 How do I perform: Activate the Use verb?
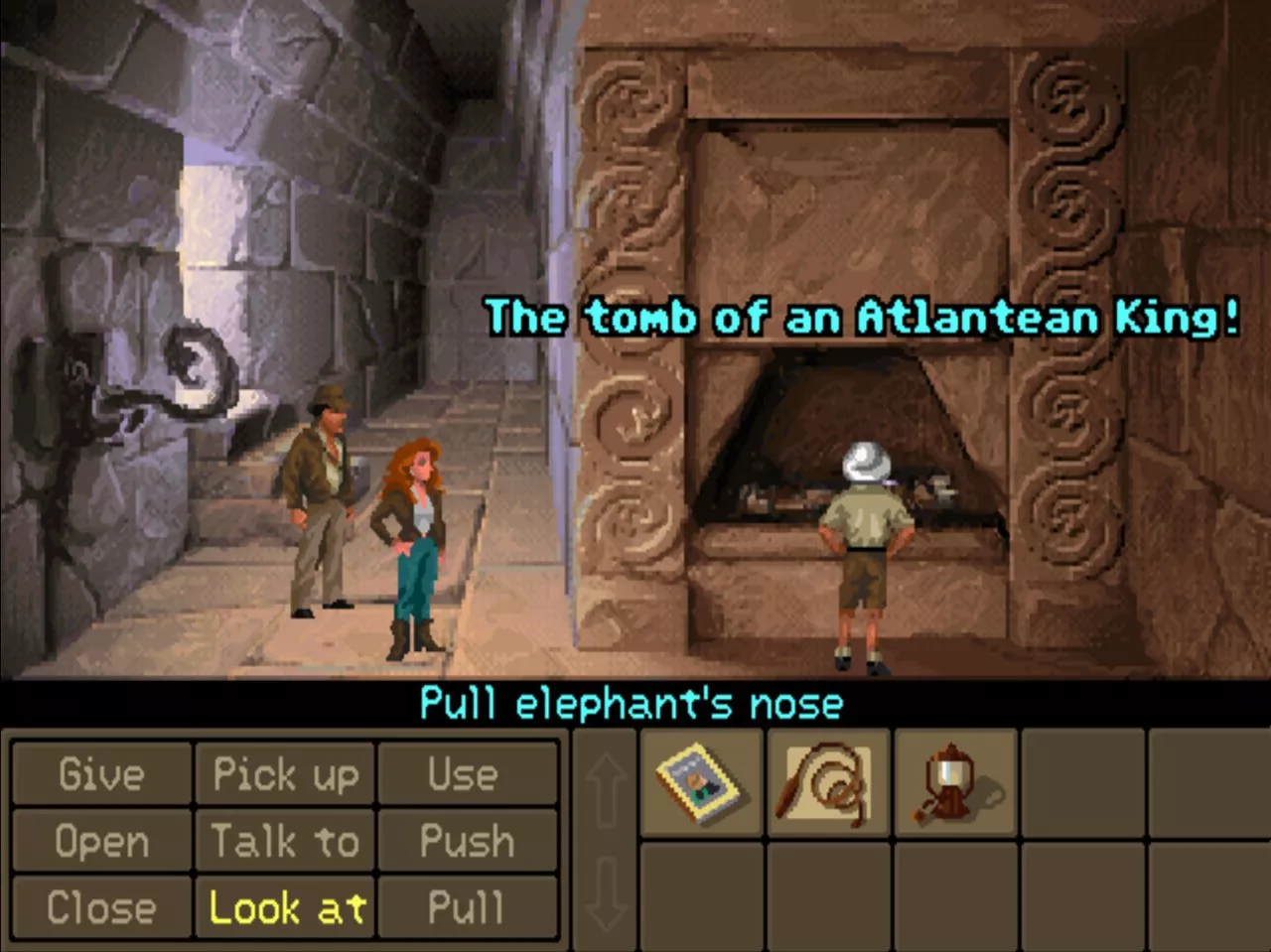tap(467, 774)
